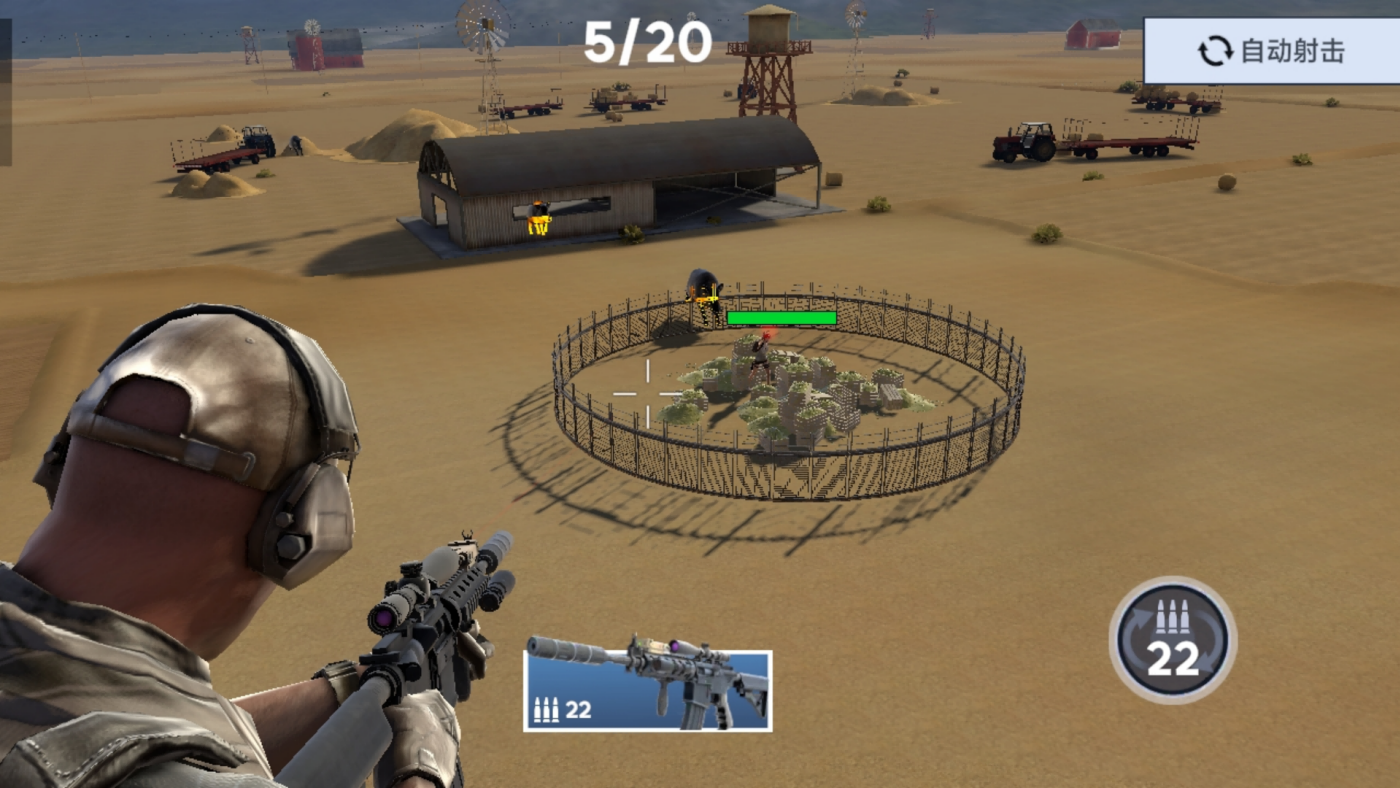Tap the round reload ammo button

pos(1172,640)
